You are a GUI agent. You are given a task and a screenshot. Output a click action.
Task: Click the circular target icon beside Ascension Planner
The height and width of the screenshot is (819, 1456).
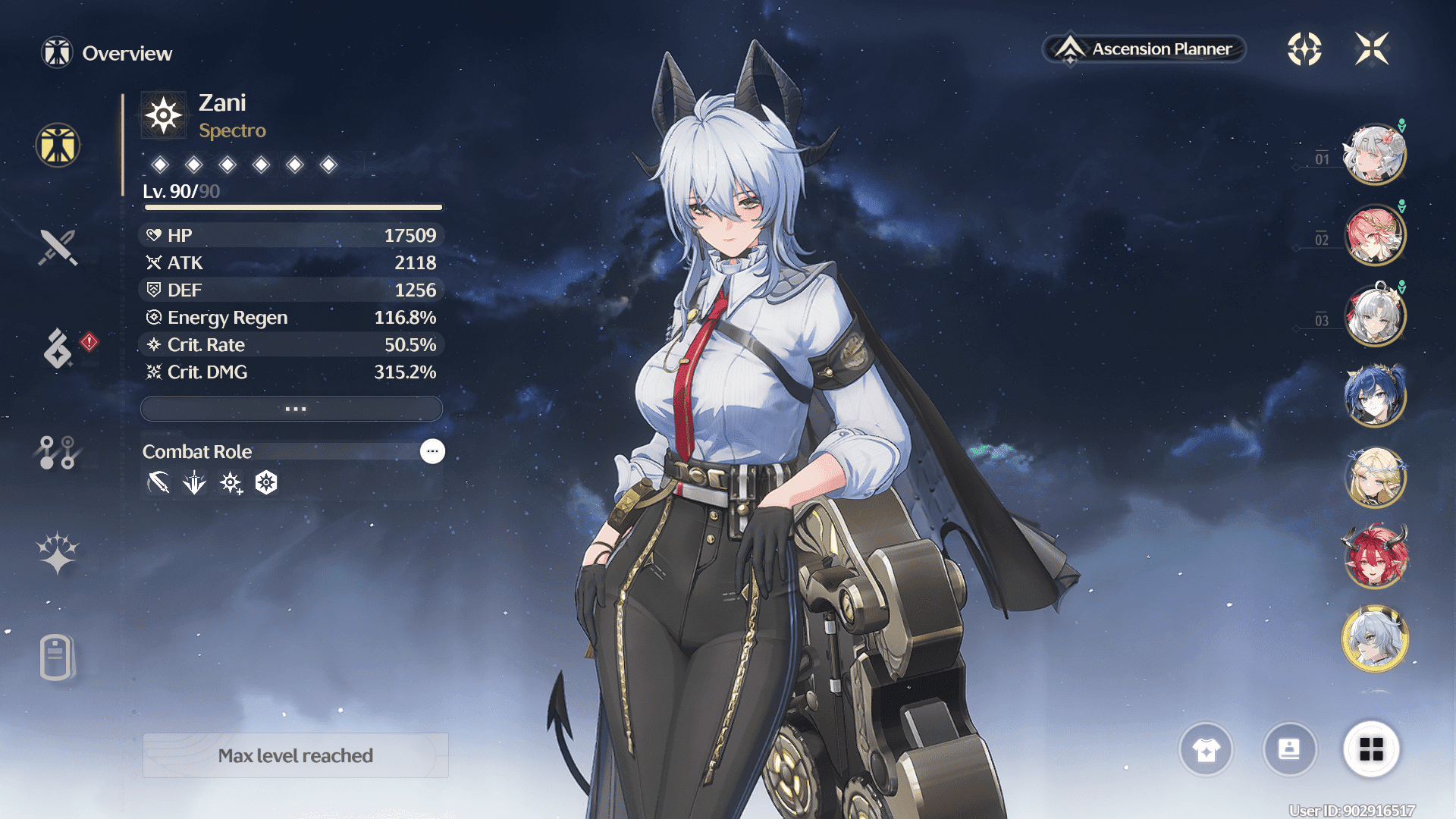(1304, 49)
